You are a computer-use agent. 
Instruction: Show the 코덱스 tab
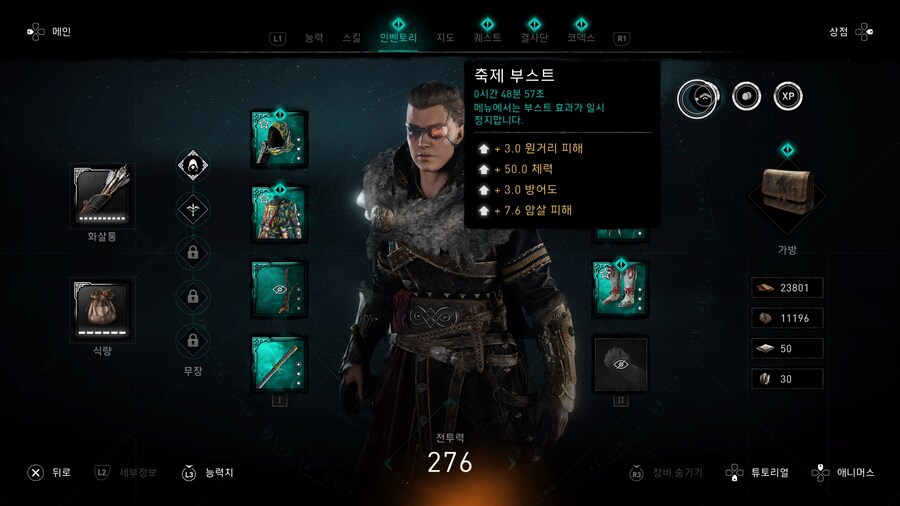point(581,38)
